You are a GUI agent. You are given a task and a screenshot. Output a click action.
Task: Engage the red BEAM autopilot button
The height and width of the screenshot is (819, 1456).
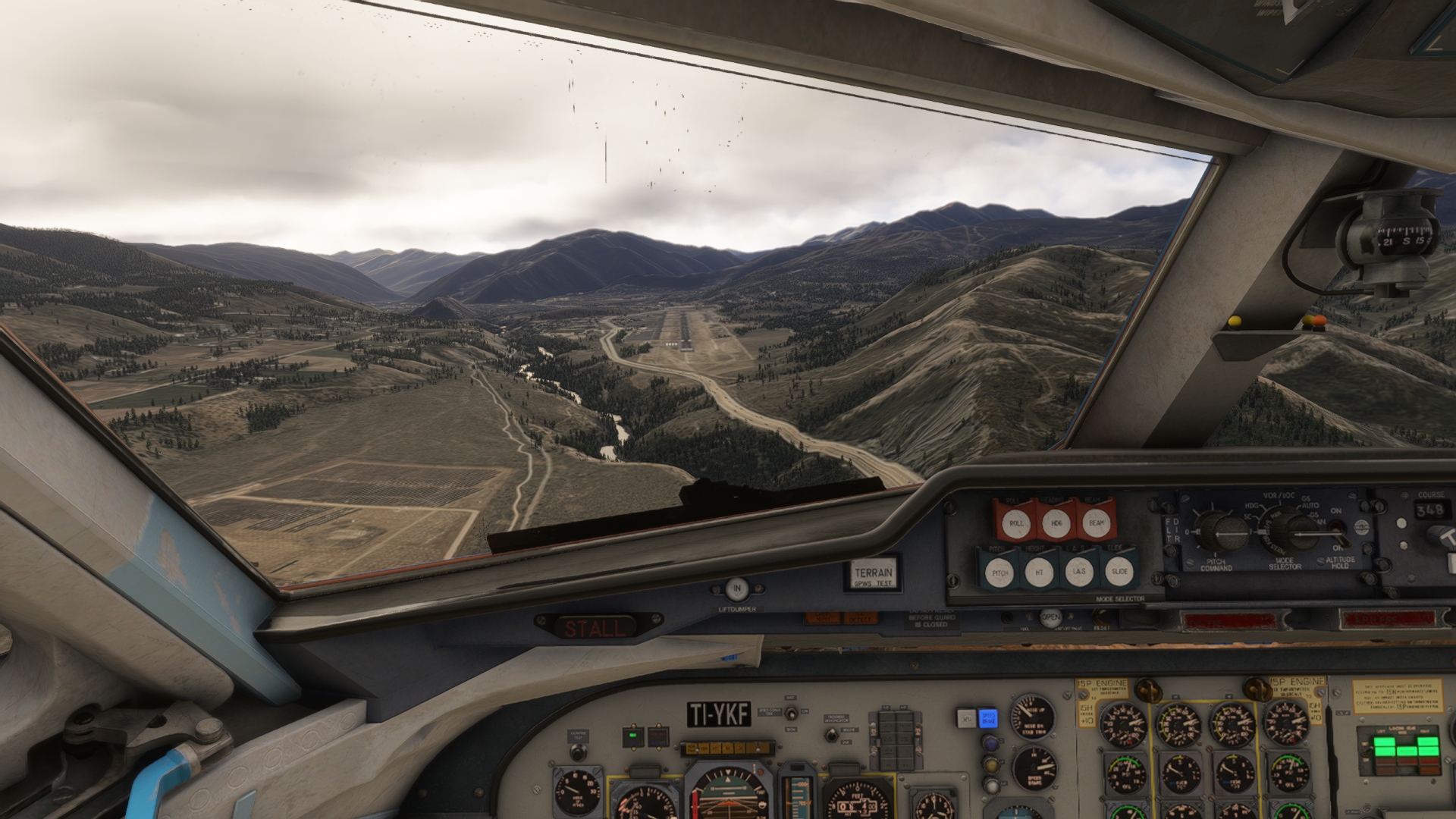coord(1097,522)
